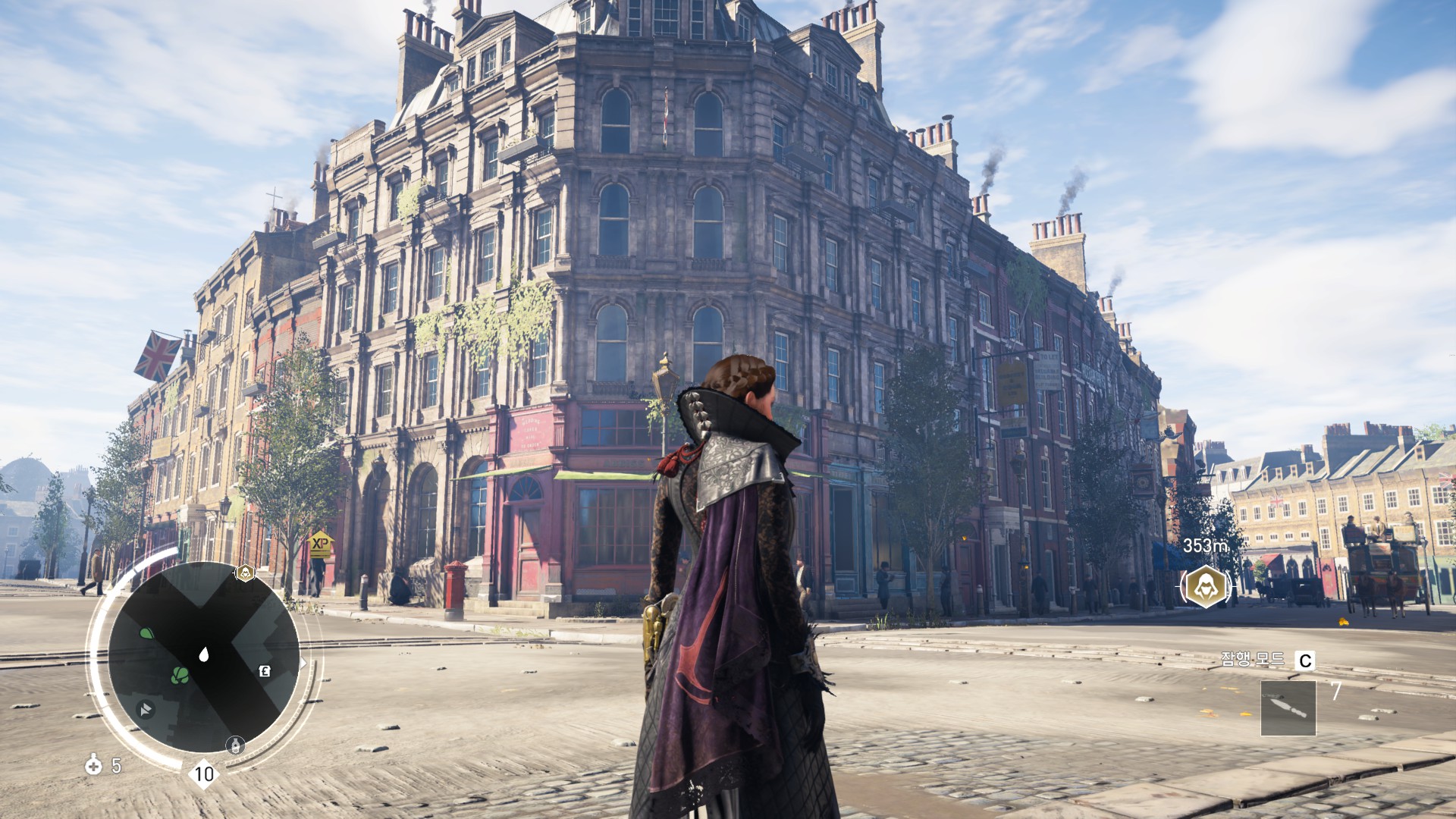Screen dimensions: 1456x819
Task: Use the medicine bottle icon
Action: tap(93, 764)
